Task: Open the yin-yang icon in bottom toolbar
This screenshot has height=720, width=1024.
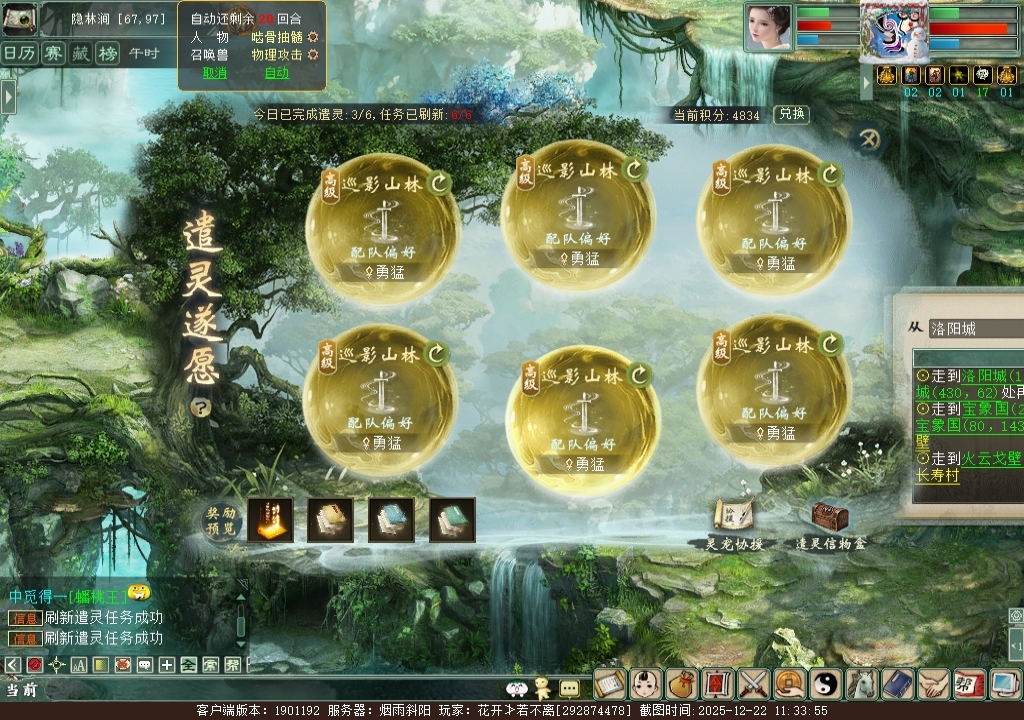Action: [826, 684]
